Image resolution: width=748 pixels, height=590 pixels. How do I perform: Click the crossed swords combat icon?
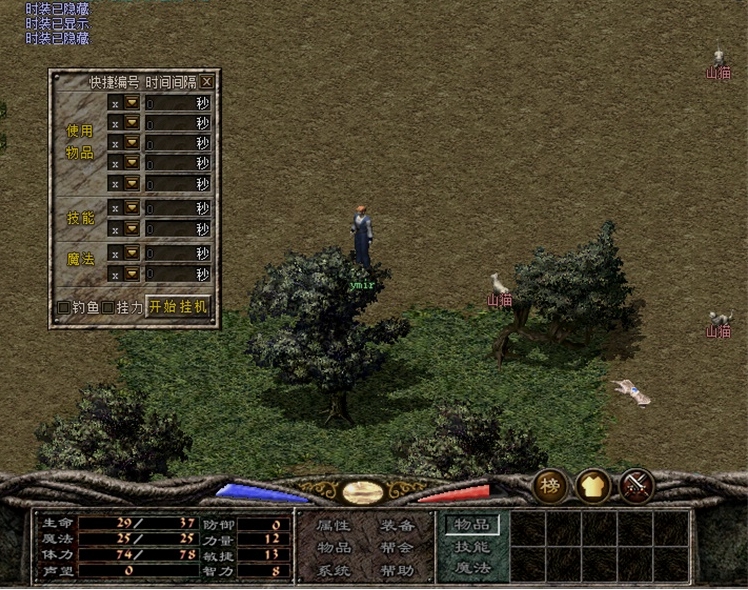pyautogui.click(x=637, y=486)
